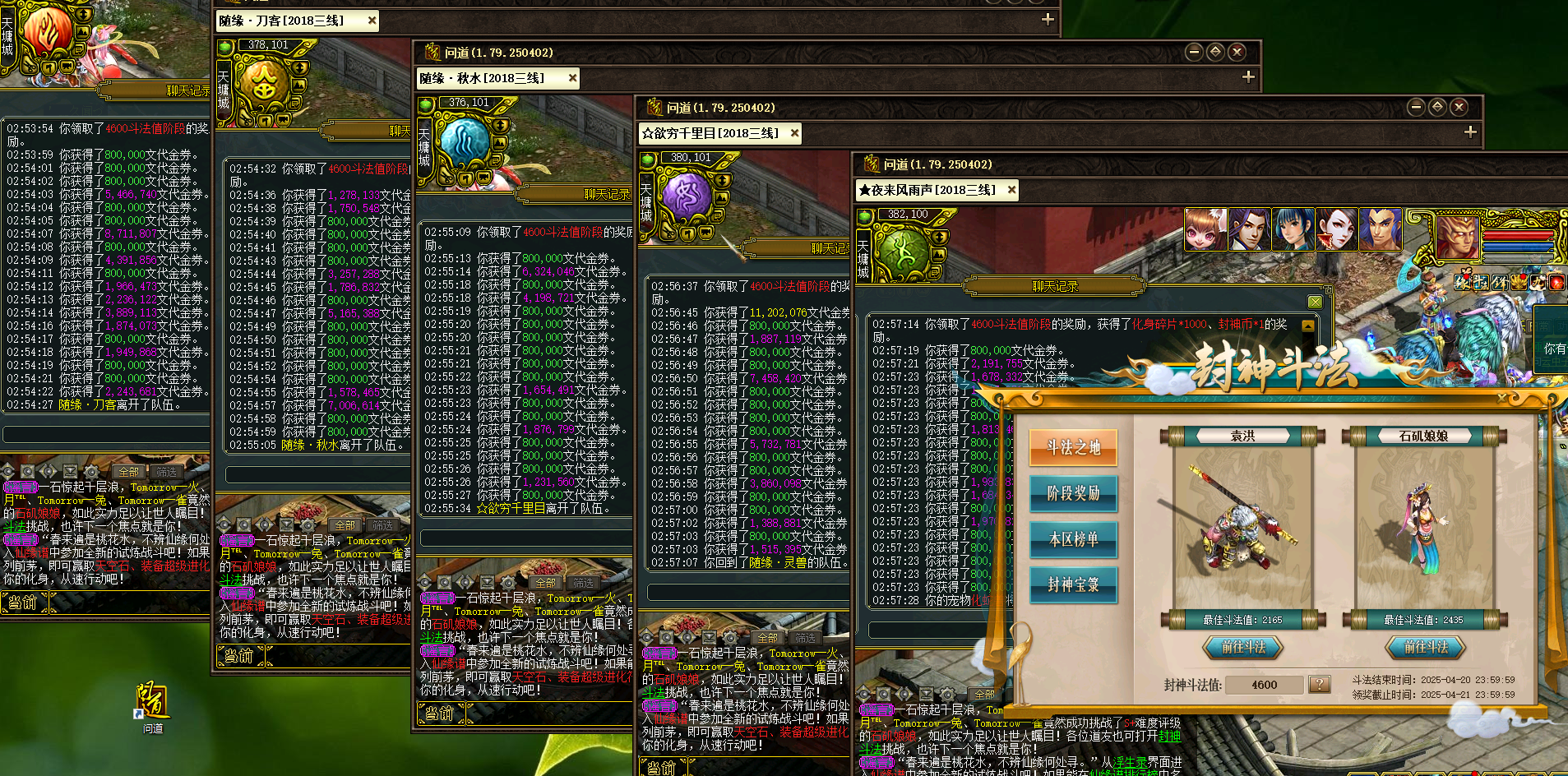Open the 封神宝箓 tab
The width and height of the screenshot is (1568, 776).
coord(1073,584)
